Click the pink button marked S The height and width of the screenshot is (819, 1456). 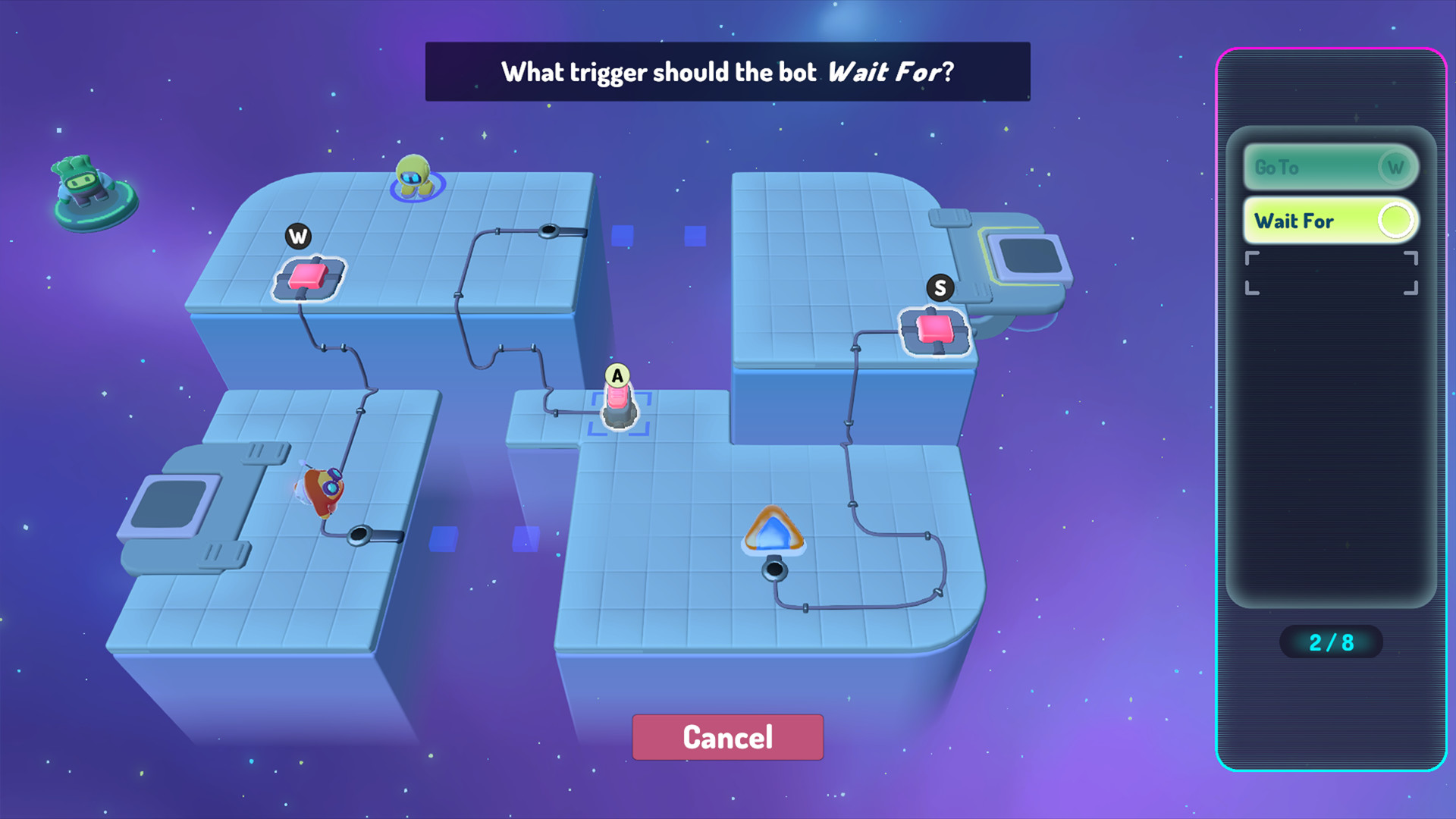pos(934,328)
